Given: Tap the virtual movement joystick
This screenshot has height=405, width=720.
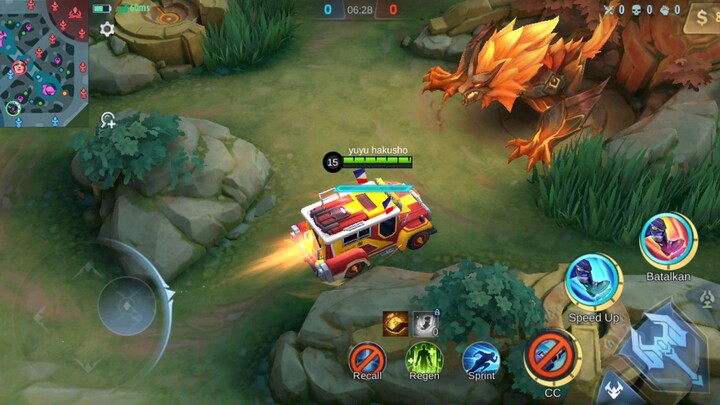Looking at the screenshot, I should [125, 304].
